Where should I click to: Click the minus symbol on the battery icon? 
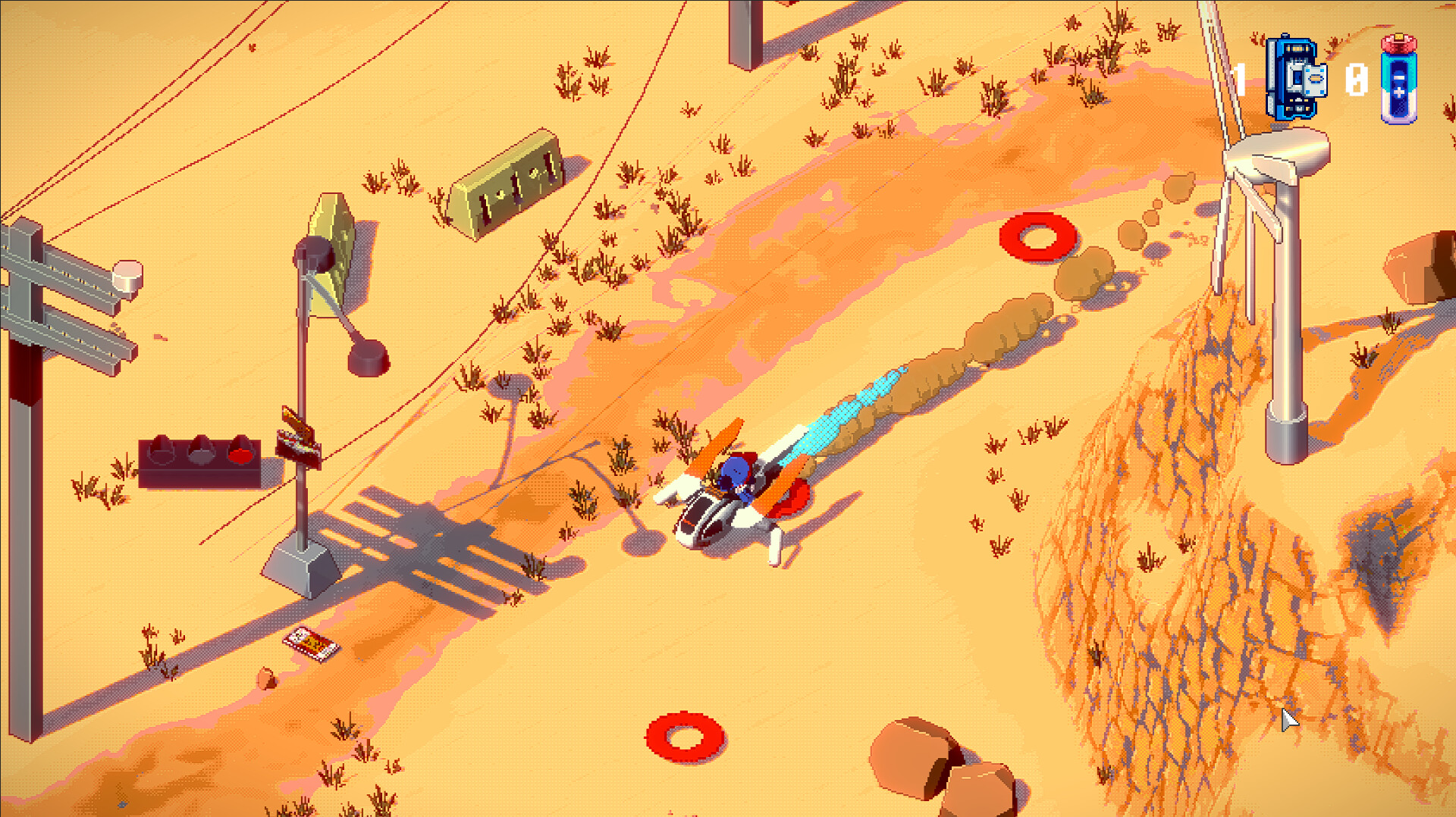[1399, 77]
